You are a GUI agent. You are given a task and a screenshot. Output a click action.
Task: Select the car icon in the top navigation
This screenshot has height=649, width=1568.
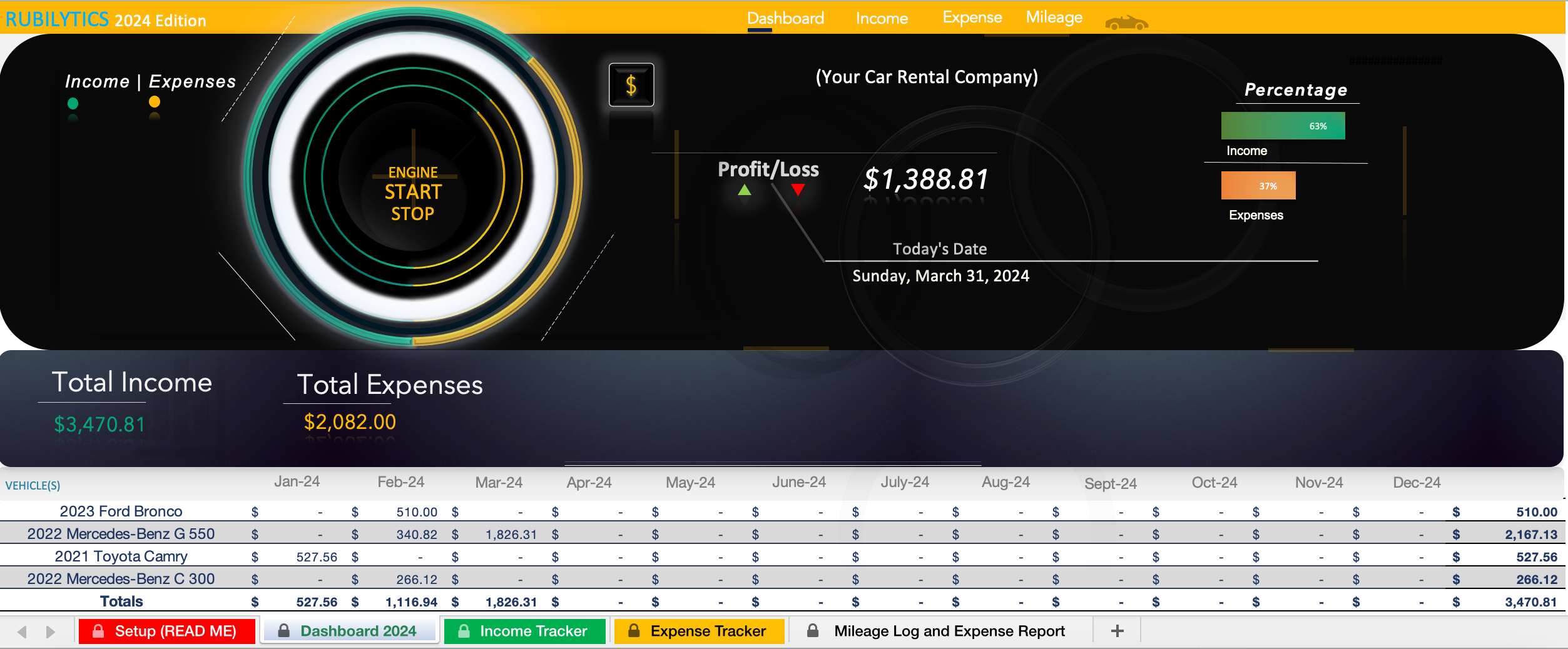1126,21
